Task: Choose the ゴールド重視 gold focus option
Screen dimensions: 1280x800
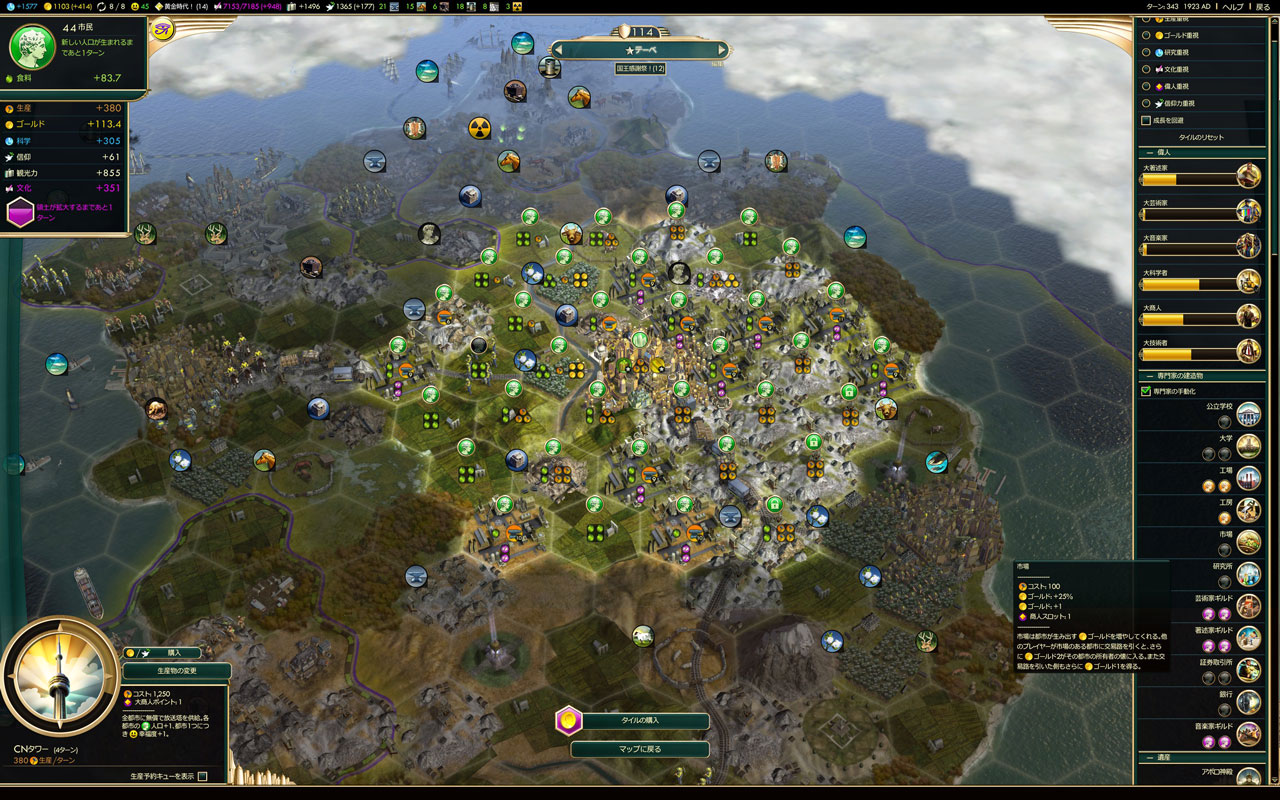Action: [x=1146, y=35]
